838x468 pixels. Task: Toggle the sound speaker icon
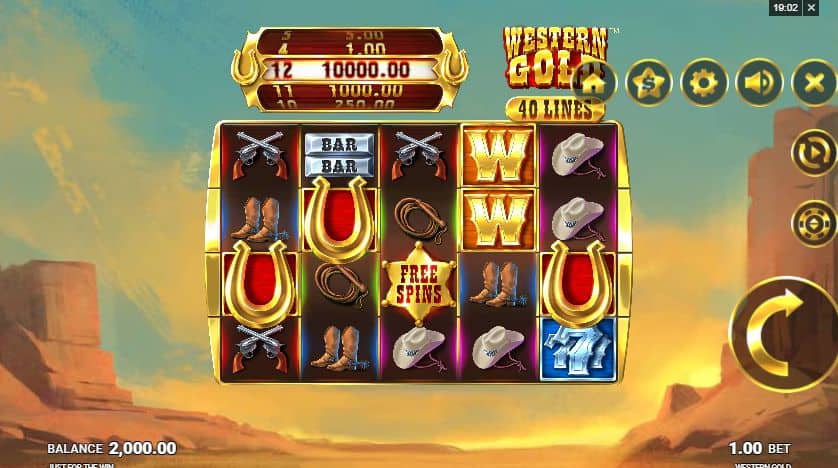(x=759, y=83)
